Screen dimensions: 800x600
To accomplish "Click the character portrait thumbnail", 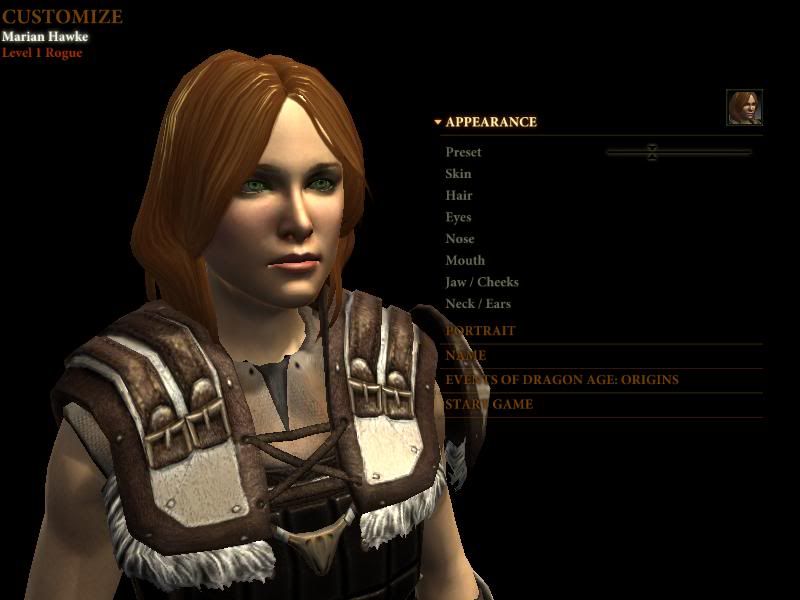I will tap(744, 107).
